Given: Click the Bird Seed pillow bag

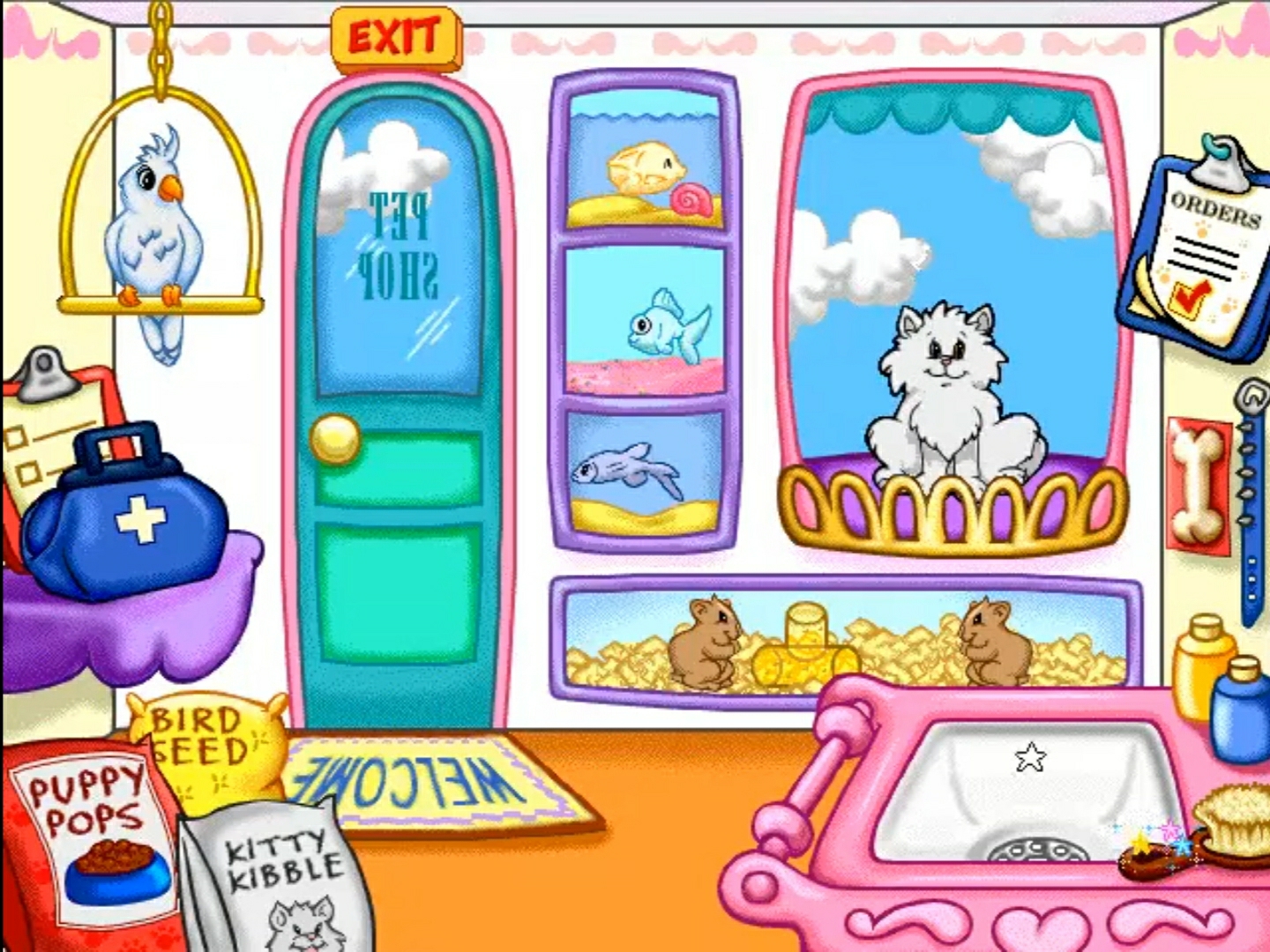Looking at the screenshot, I should click(207, 749).
